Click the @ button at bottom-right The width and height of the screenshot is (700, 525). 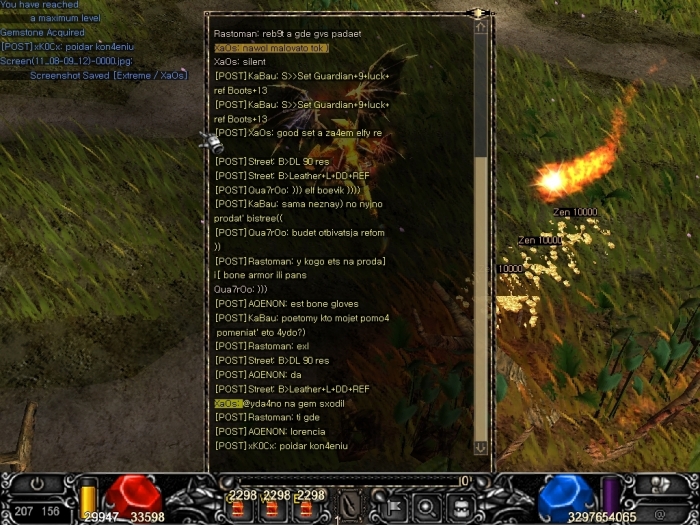click(x=659, y=515)
